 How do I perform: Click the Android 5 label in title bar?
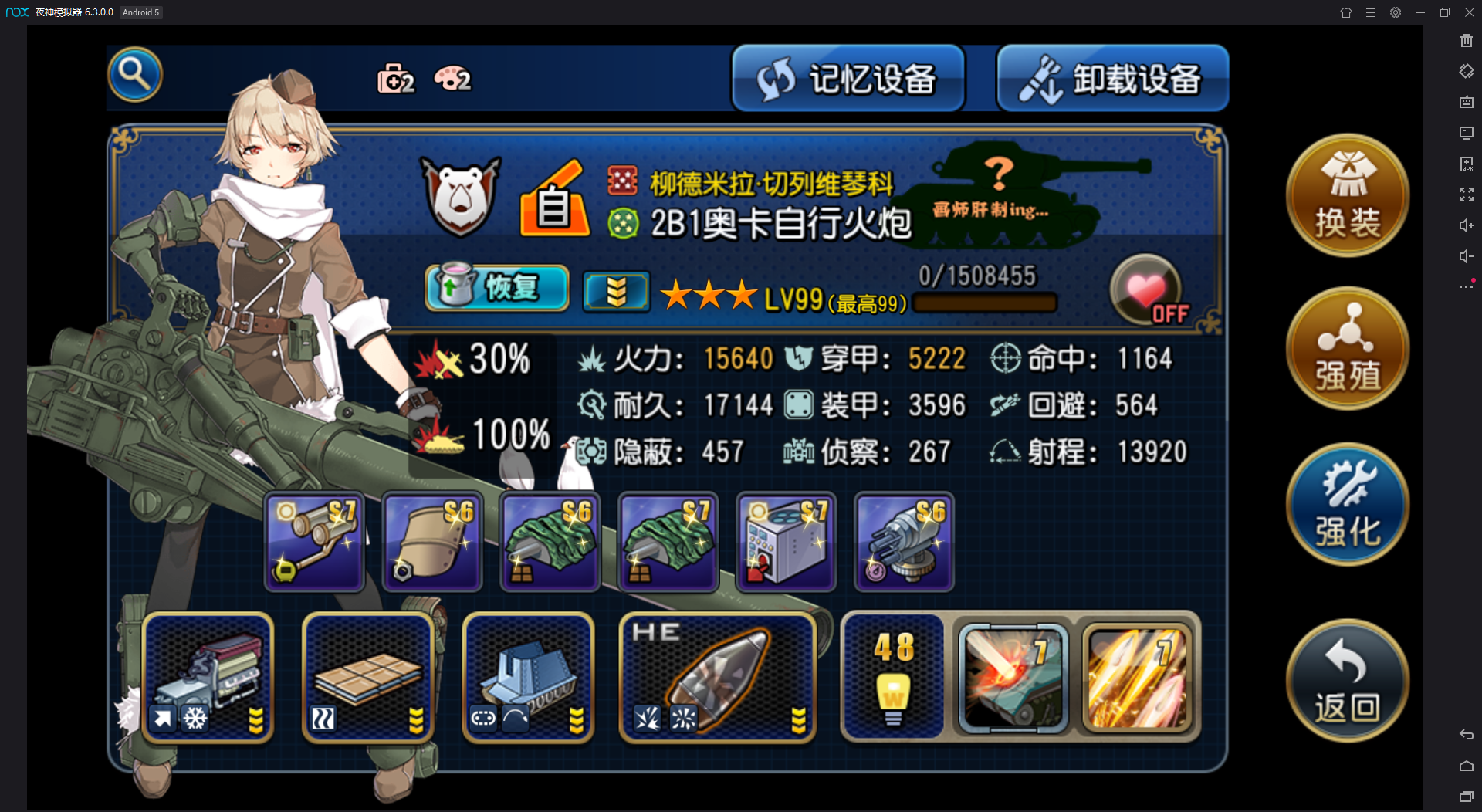140,12
